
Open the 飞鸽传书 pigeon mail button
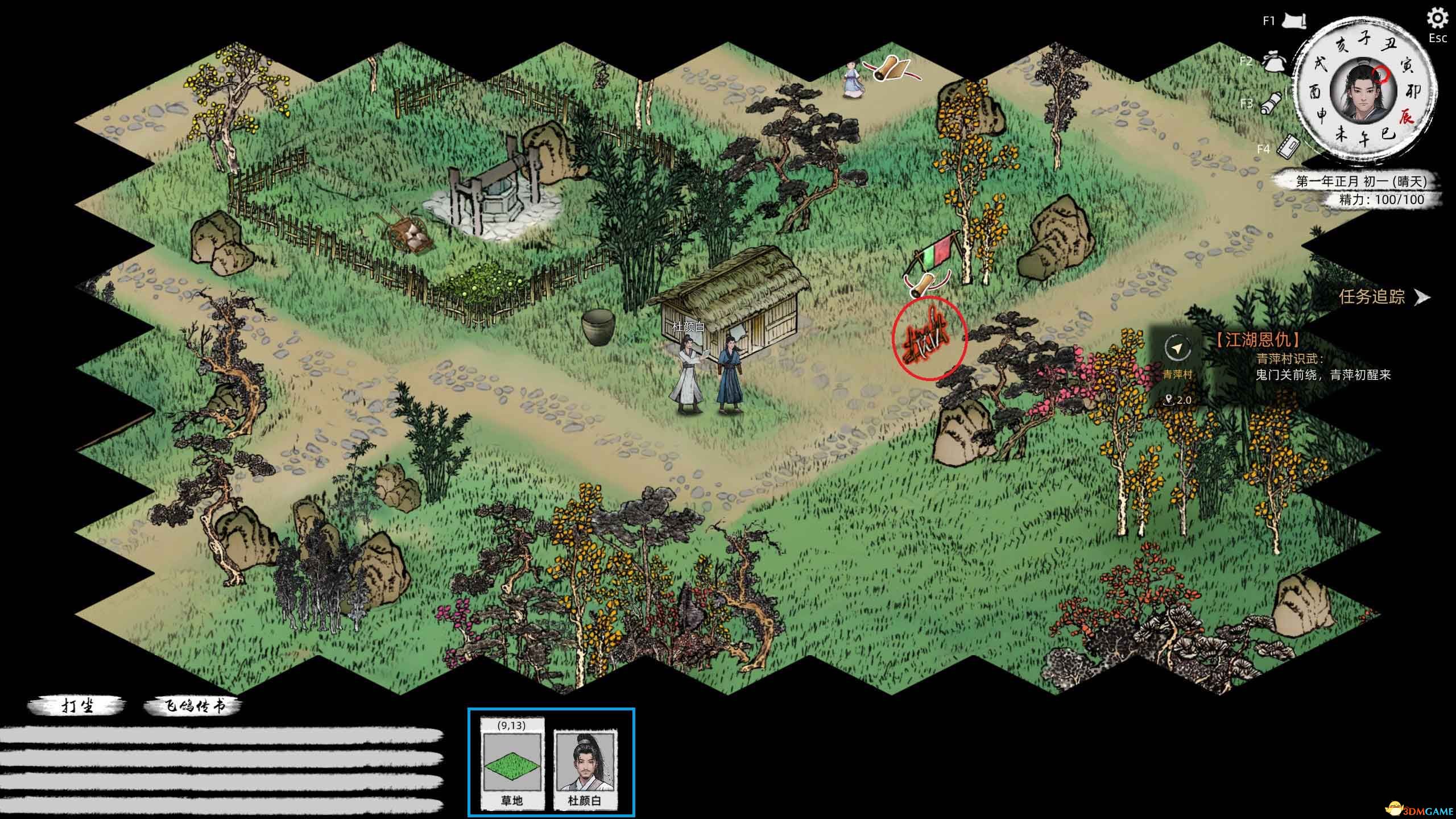193,706
